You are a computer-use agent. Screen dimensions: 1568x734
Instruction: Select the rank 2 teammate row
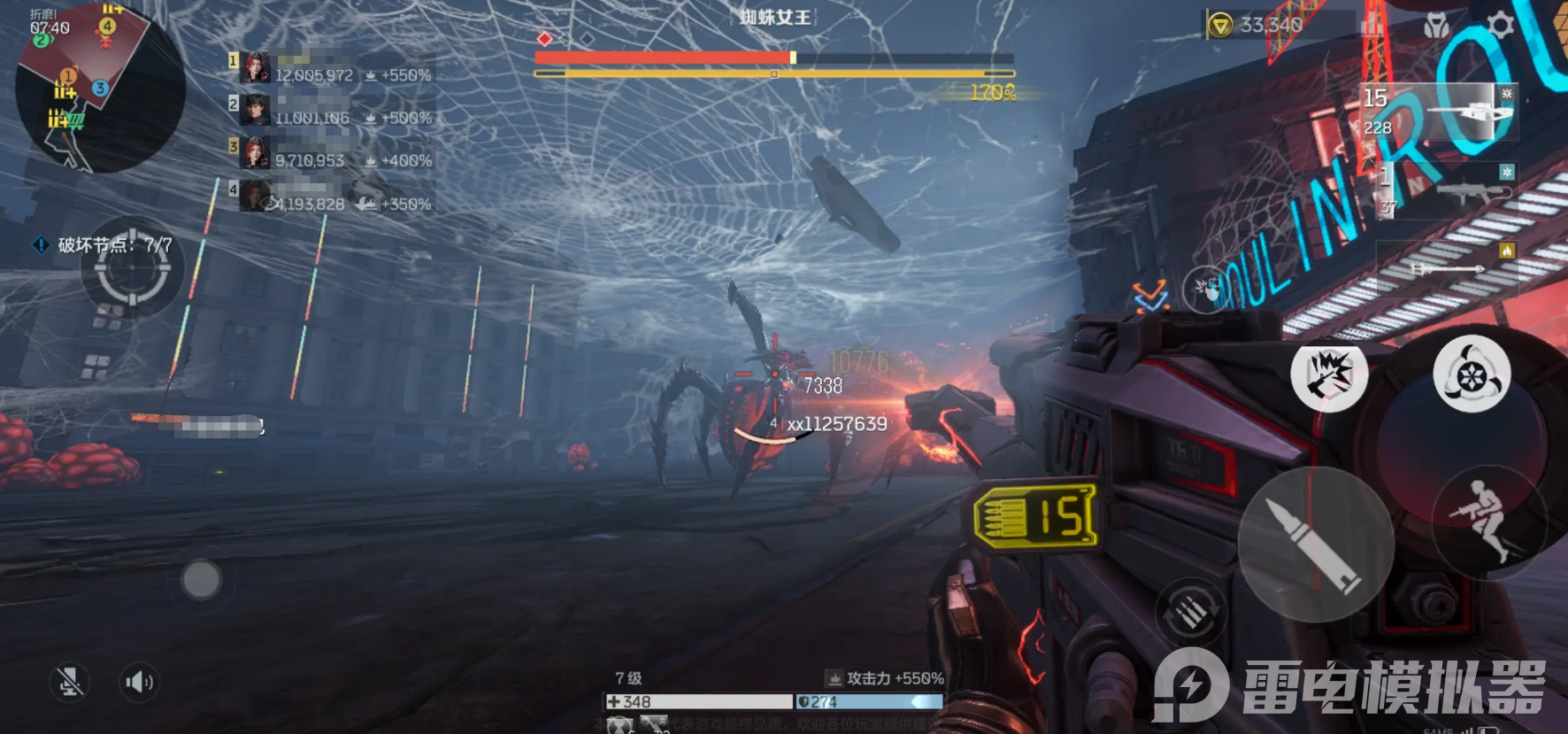click(x=332, y=111)
